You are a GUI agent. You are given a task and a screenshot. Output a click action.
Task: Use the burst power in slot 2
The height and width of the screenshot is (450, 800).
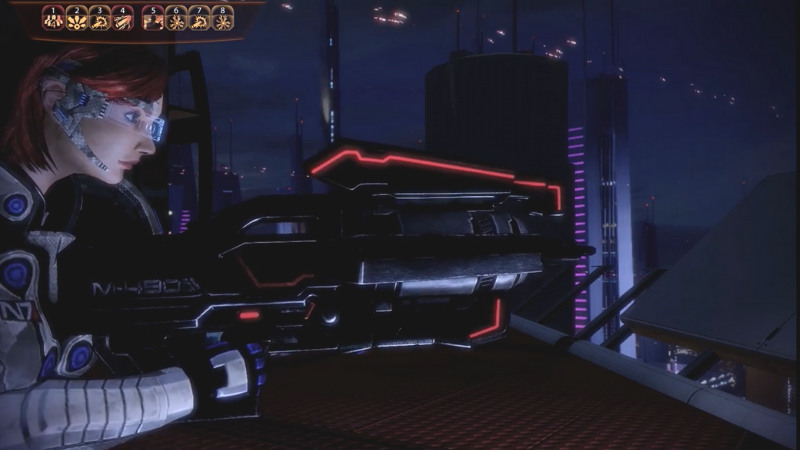(x=77, y=20)
